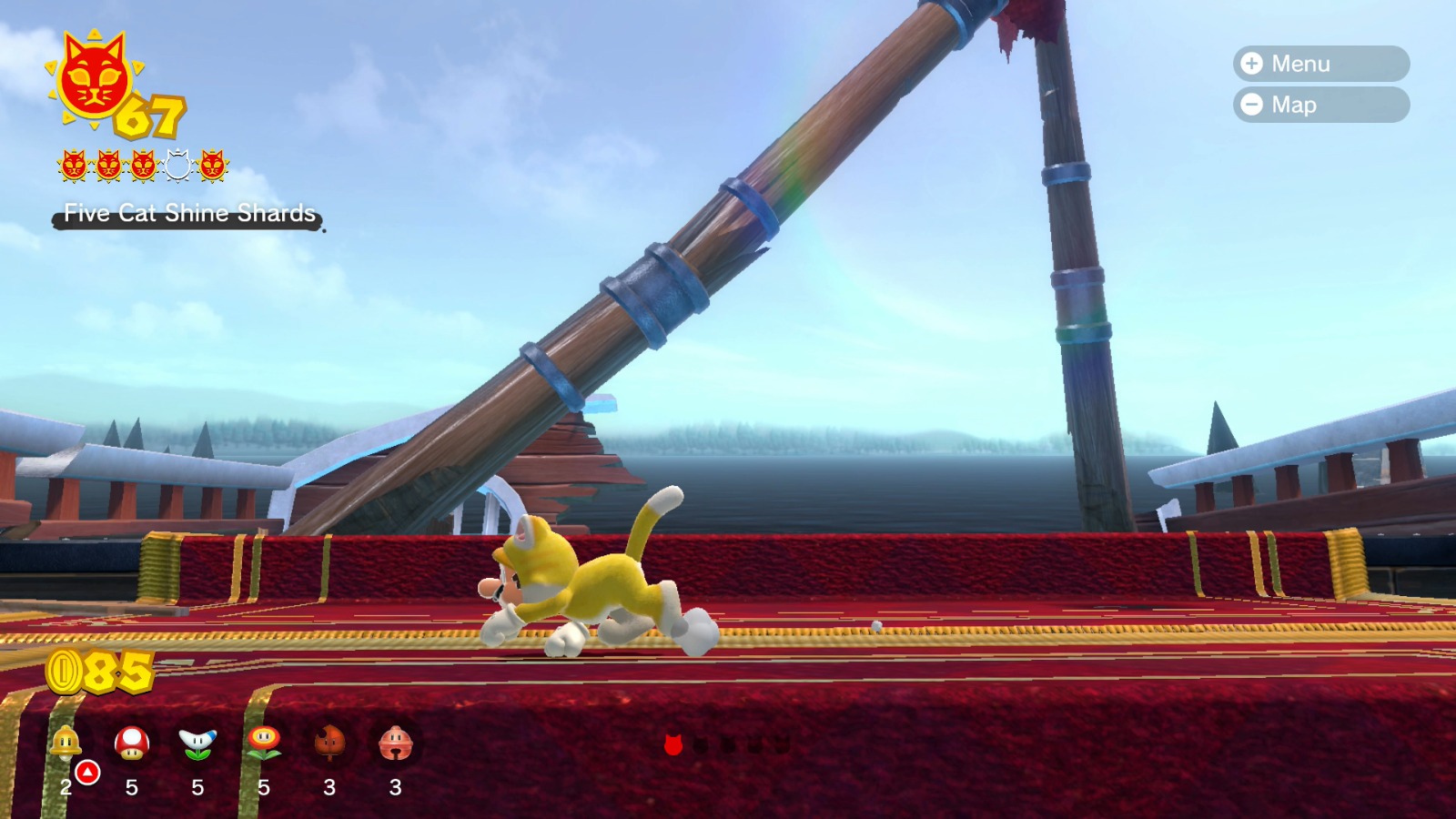The image size is (1456, 819).
Task: Select the Super Bell item slot
Action: click(x=64, y=746)
